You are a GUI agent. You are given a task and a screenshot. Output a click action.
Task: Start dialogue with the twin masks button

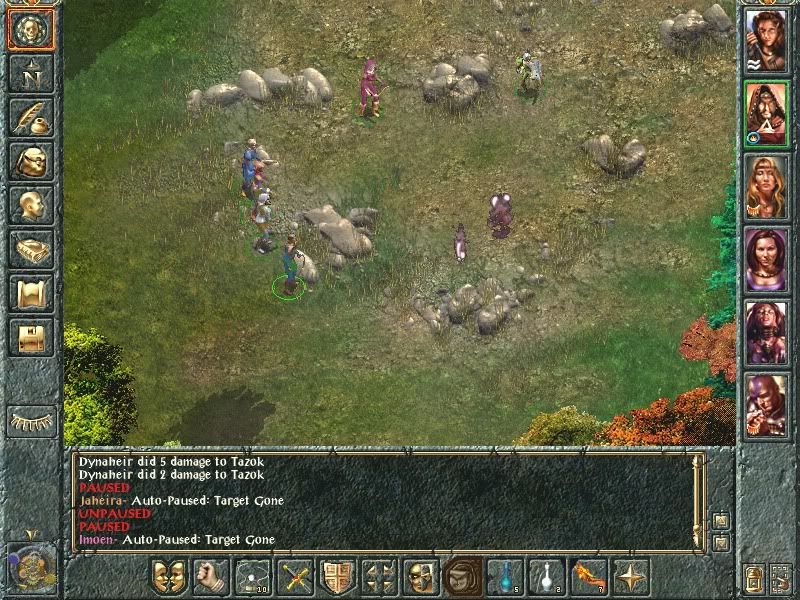click(169, 577)
